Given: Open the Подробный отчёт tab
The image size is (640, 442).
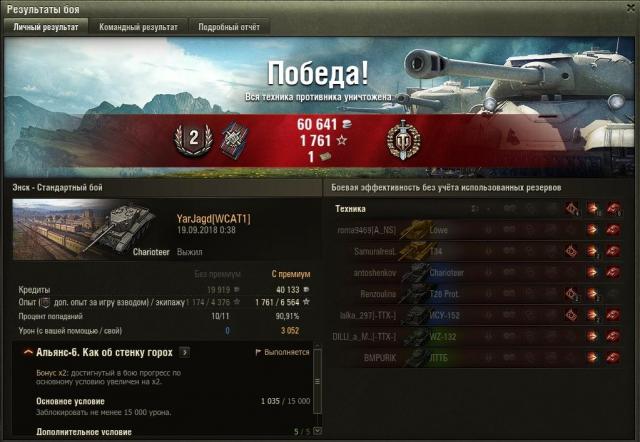Looking at the screenshot, I should pos(228,27).
